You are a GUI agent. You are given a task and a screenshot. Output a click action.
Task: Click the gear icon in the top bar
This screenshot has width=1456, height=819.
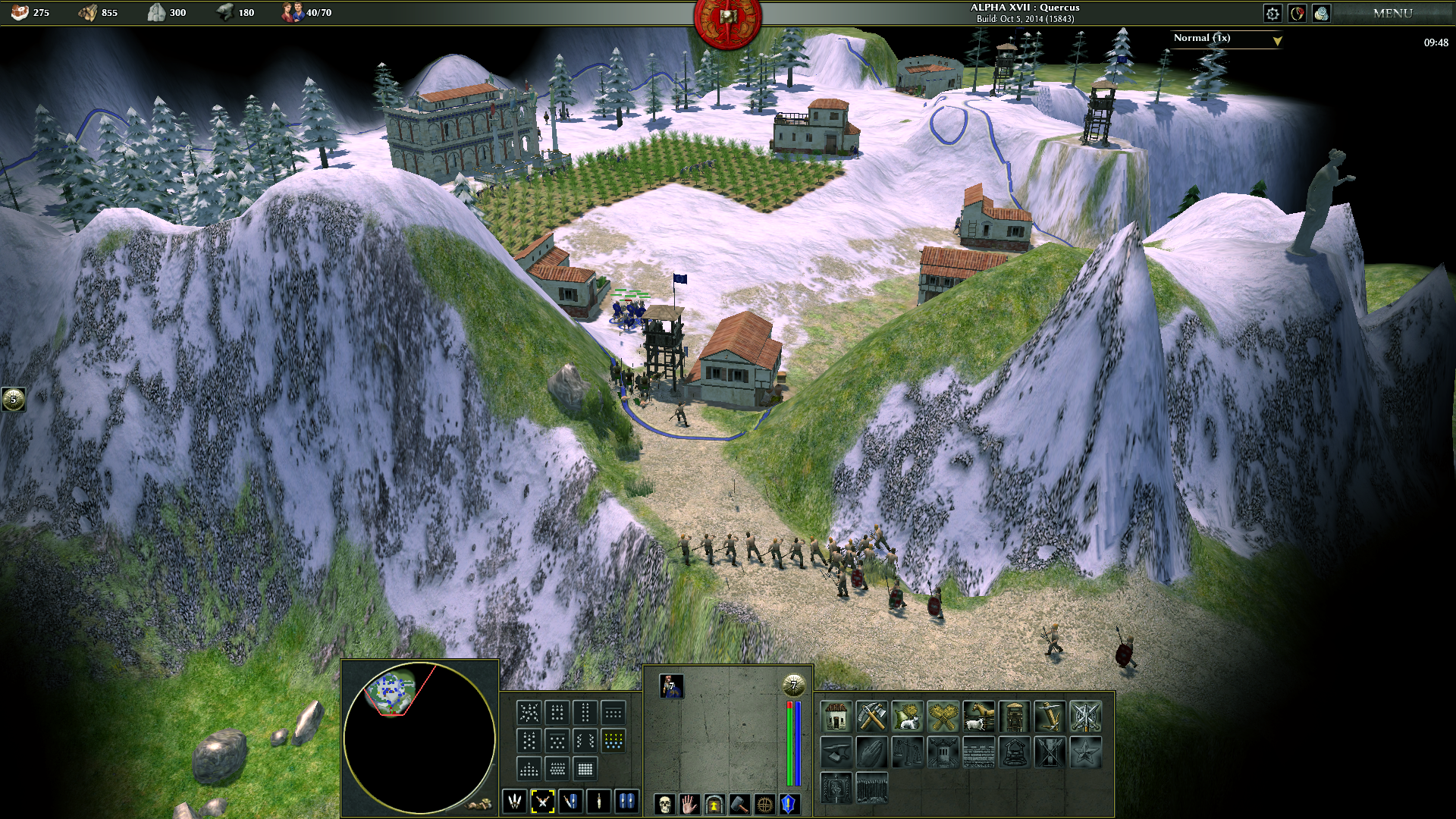(x=1272, y=13)
